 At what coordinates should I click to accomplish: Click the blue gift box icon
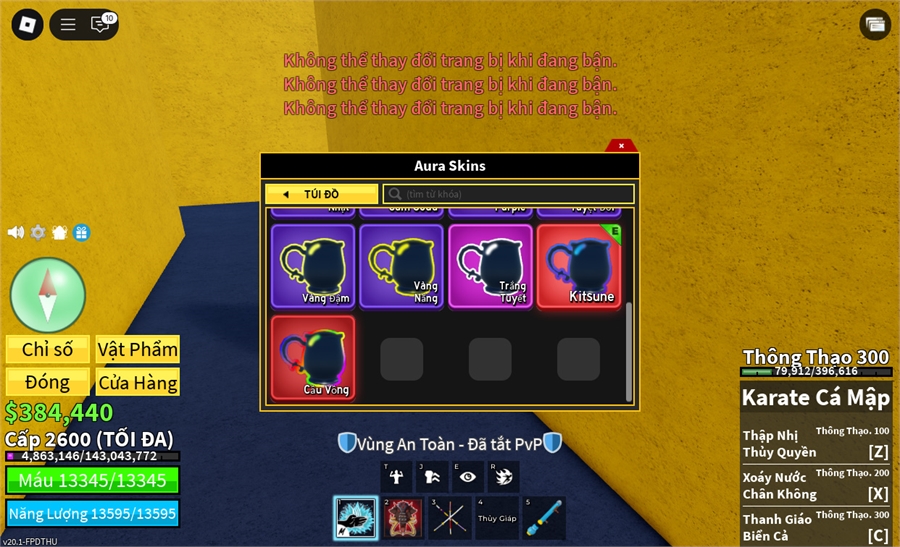tap(82, 232)
